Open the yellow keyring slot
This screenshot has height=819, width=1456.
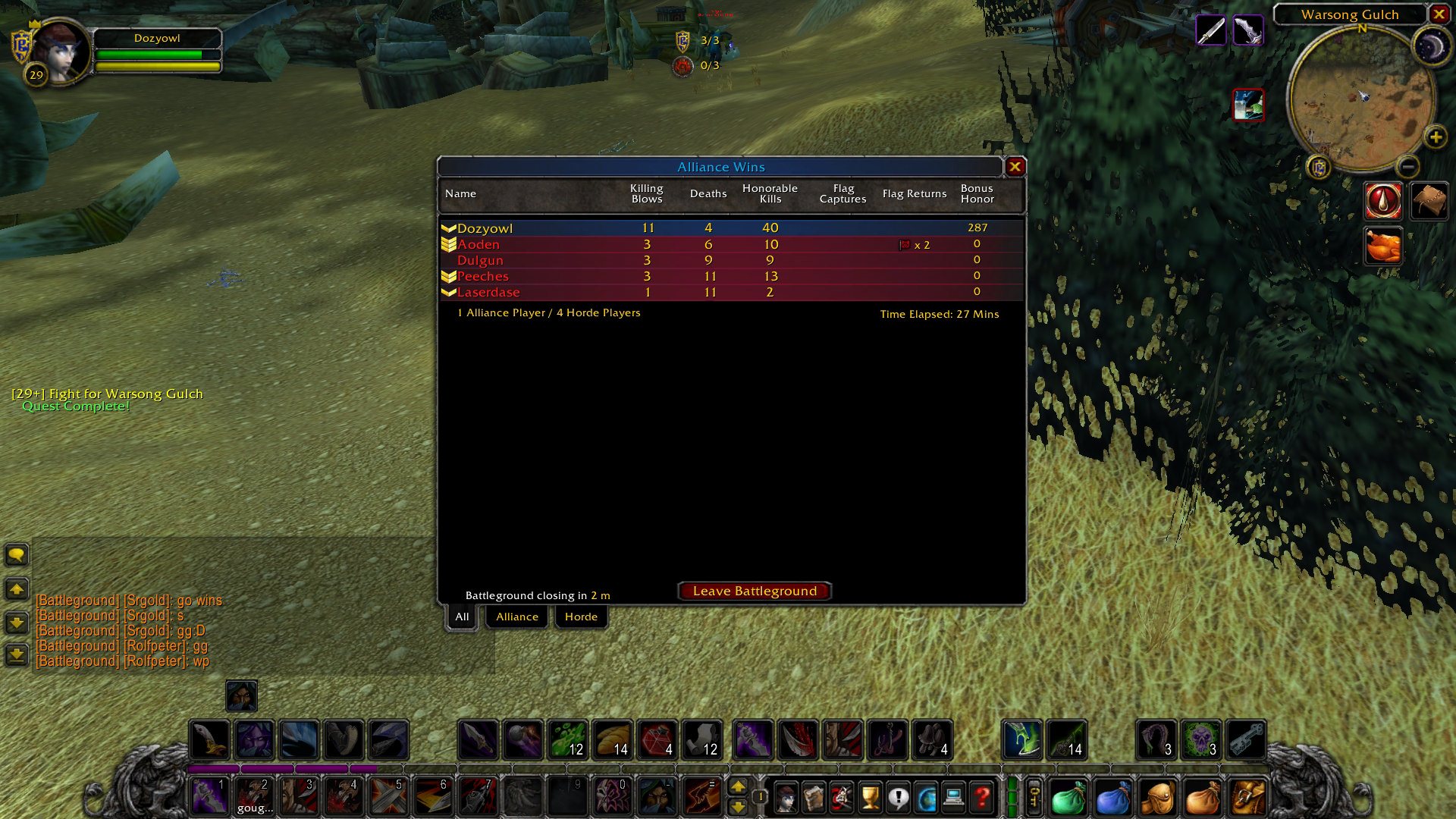point(1034,798)
